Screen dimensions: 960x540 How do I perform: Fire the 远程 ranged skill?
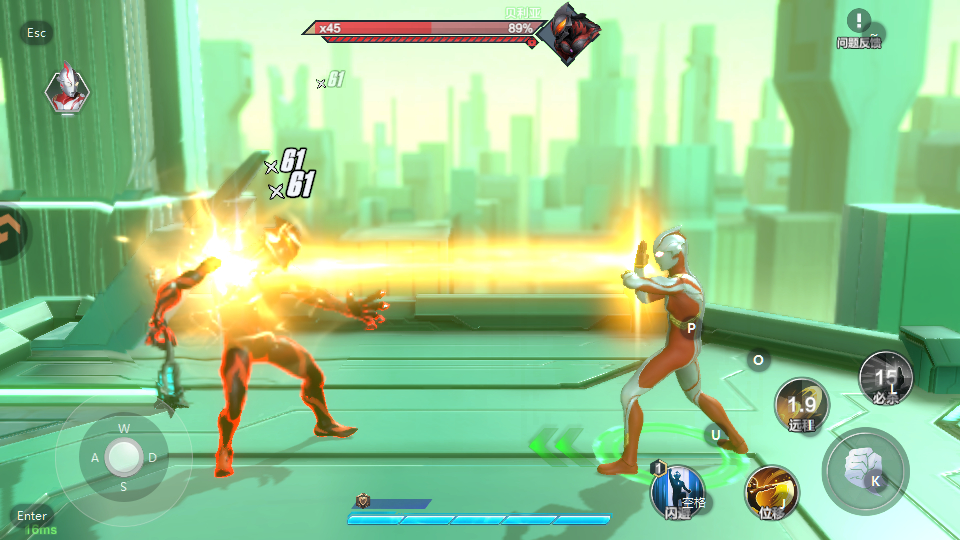click(x=802, y=405)
